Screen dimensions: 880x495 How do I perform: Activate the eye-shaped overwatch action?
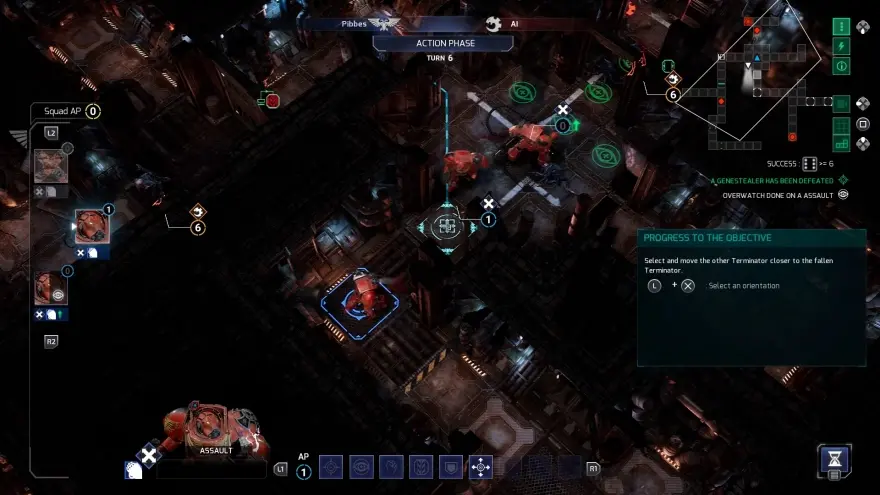click(x=361, y=466)
